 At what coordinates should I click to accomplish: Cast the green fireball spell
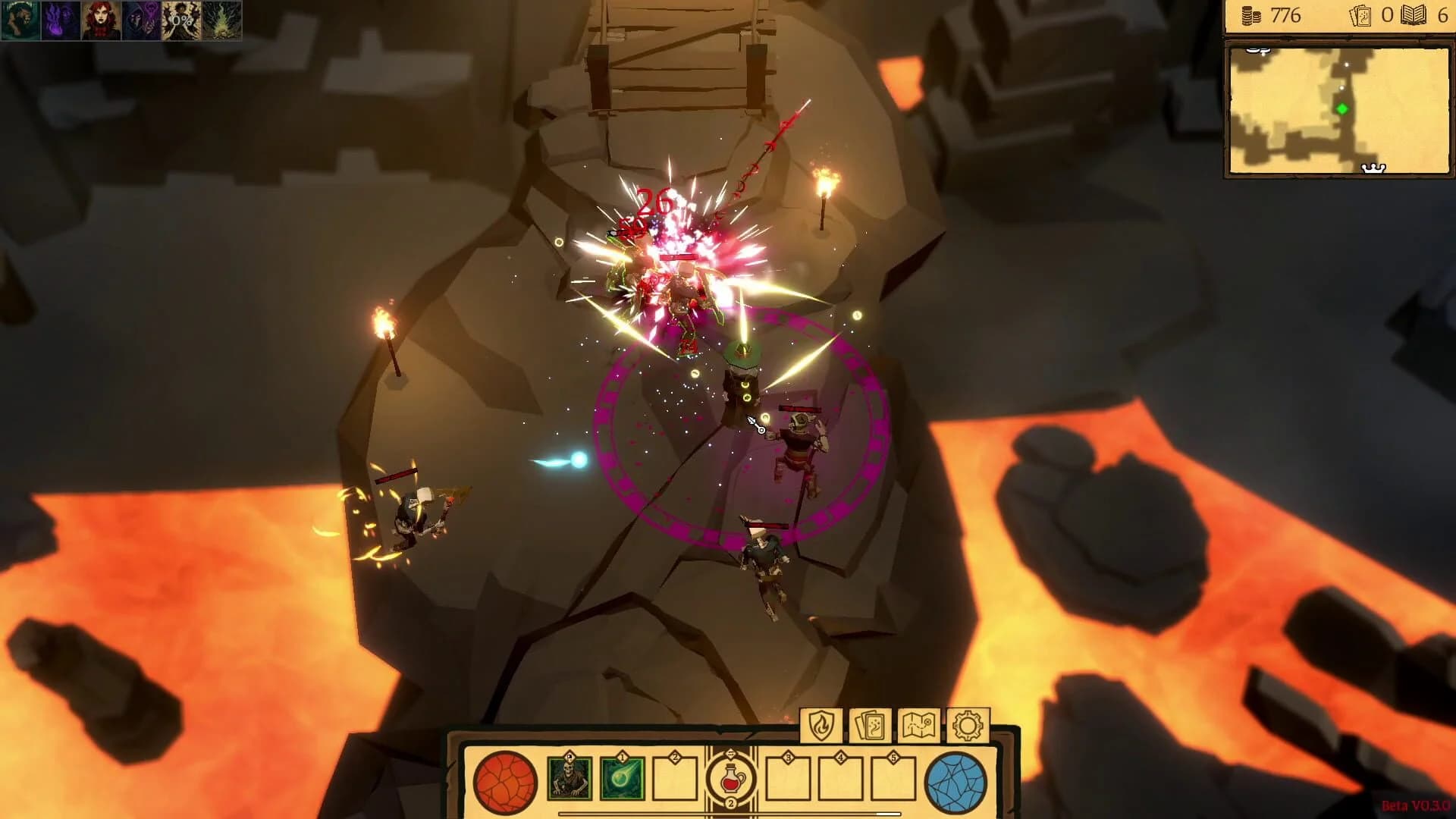click(621, 778)
